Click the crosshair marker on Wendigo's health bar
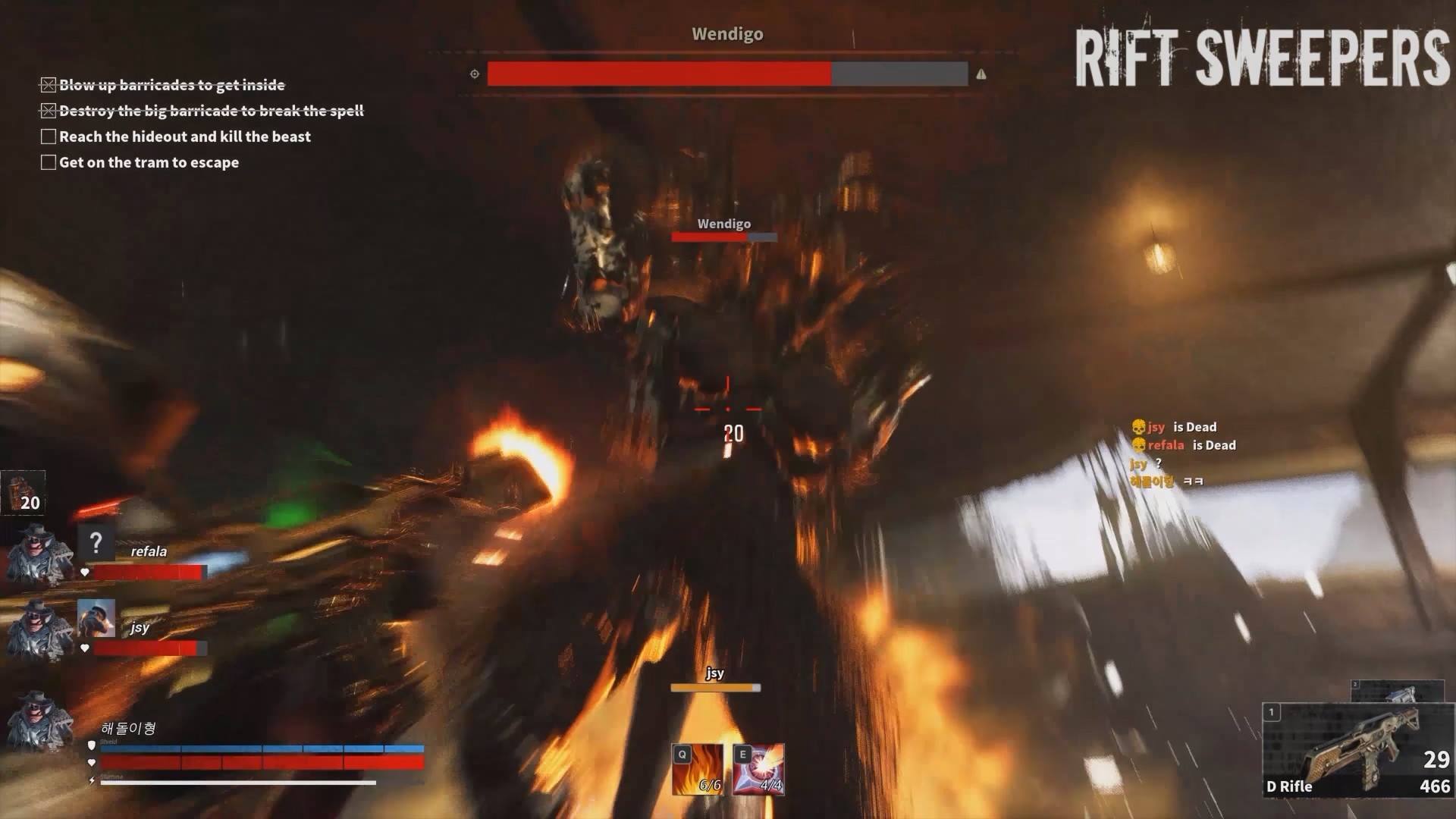The height and width of the screenshot is (819, 1456). (473, 74)
